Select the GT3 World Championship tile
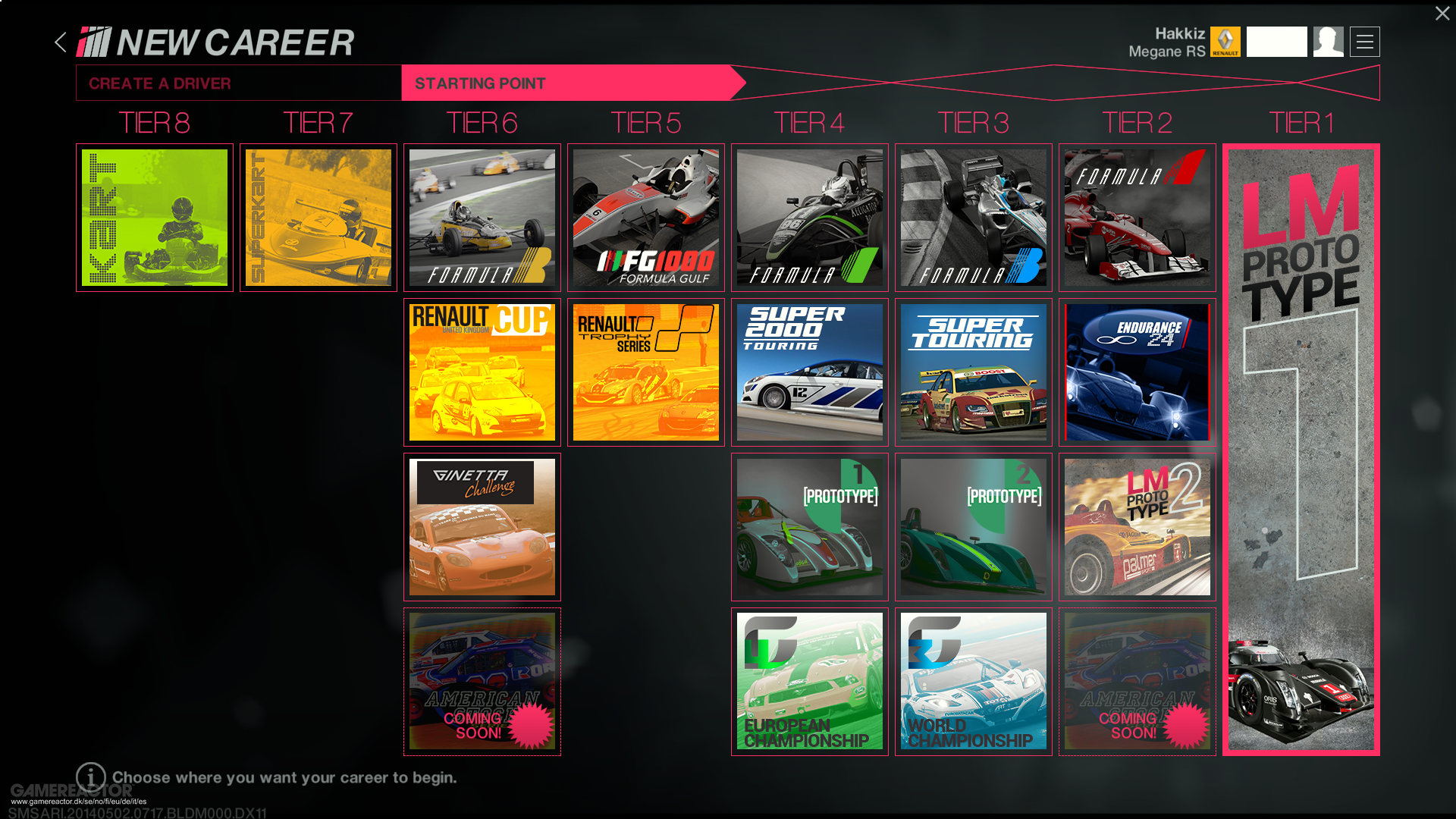The image size is (1456, 819). [974, 682]
